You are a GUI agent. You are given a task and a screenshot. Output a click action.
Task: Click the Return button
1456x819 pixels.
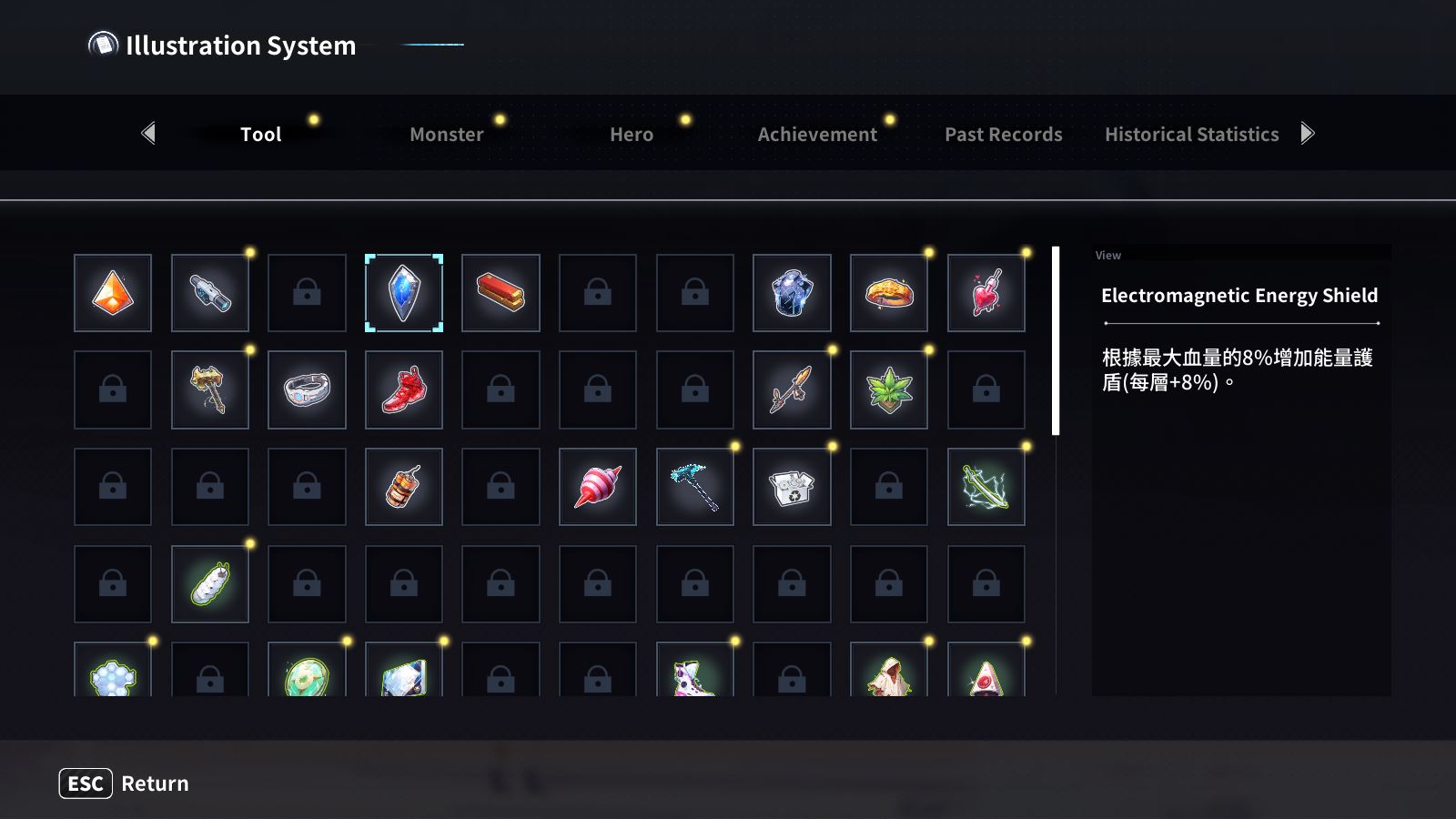click(x=125, y=784)
